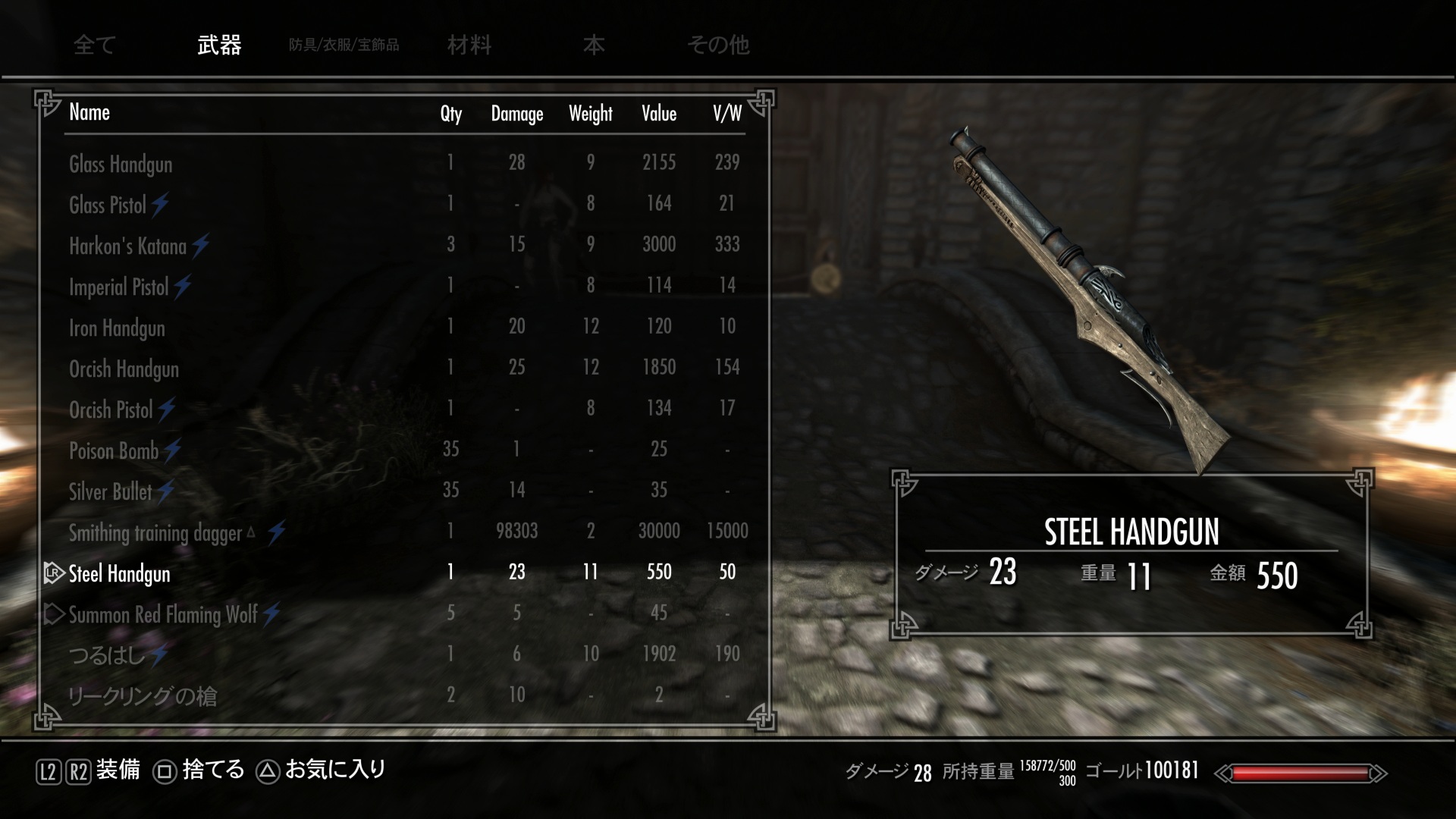Screen dimensions: 1456x819
Task: Select Summon Red Flaming Wolf row
Action: [x=163, y=614]
